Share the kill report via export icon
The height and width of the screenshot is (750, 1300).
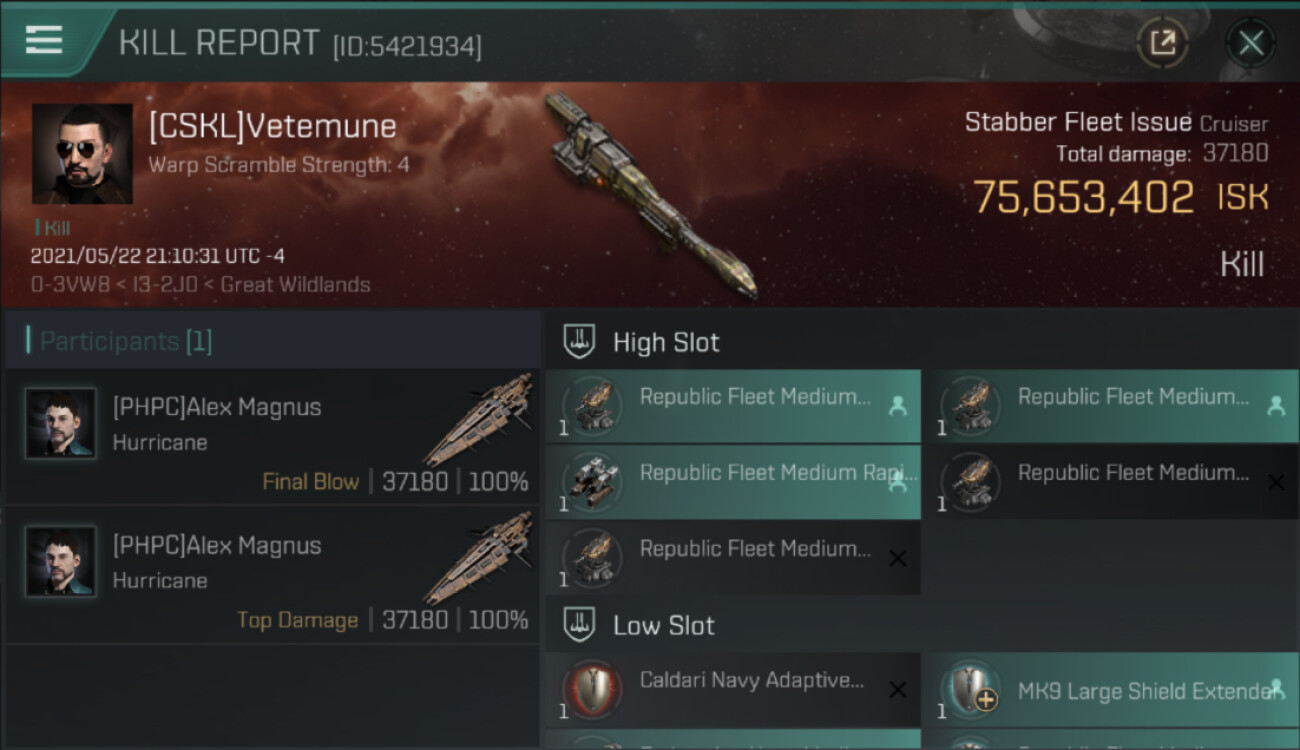tap(1162, 43)
